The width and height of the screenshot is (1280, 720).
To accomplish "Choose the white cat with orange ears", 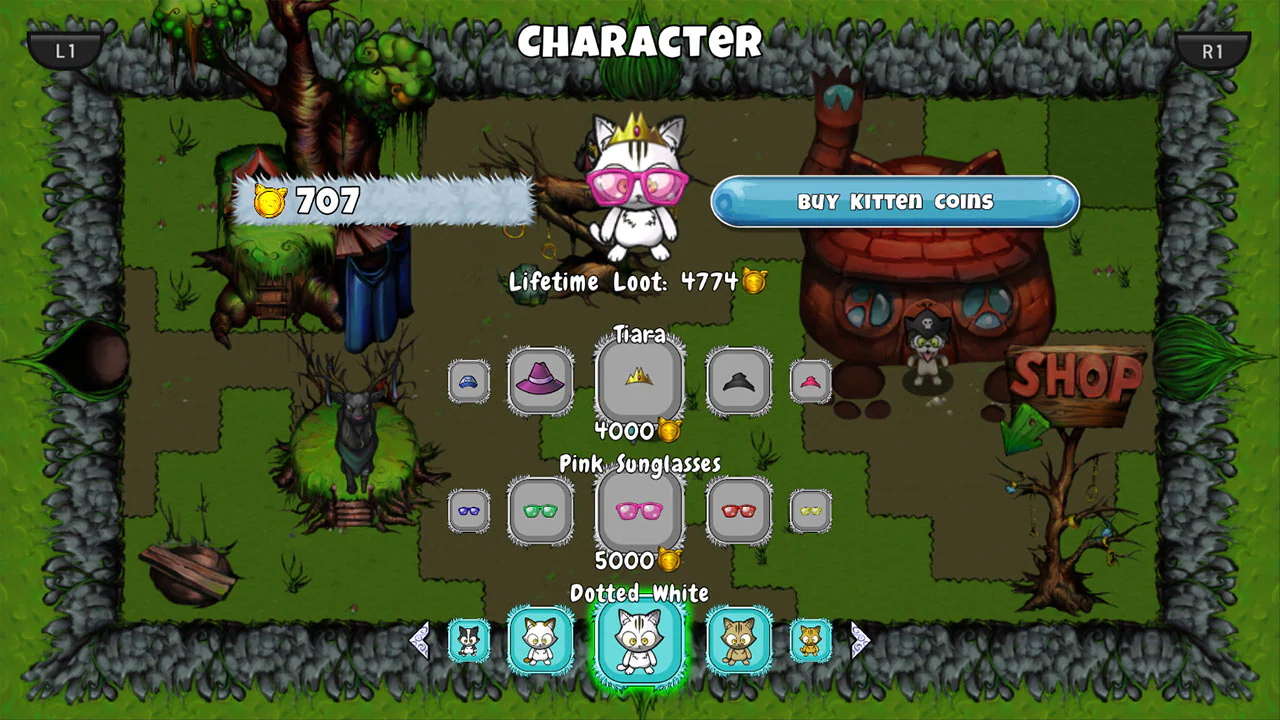I will click(540, 640).
